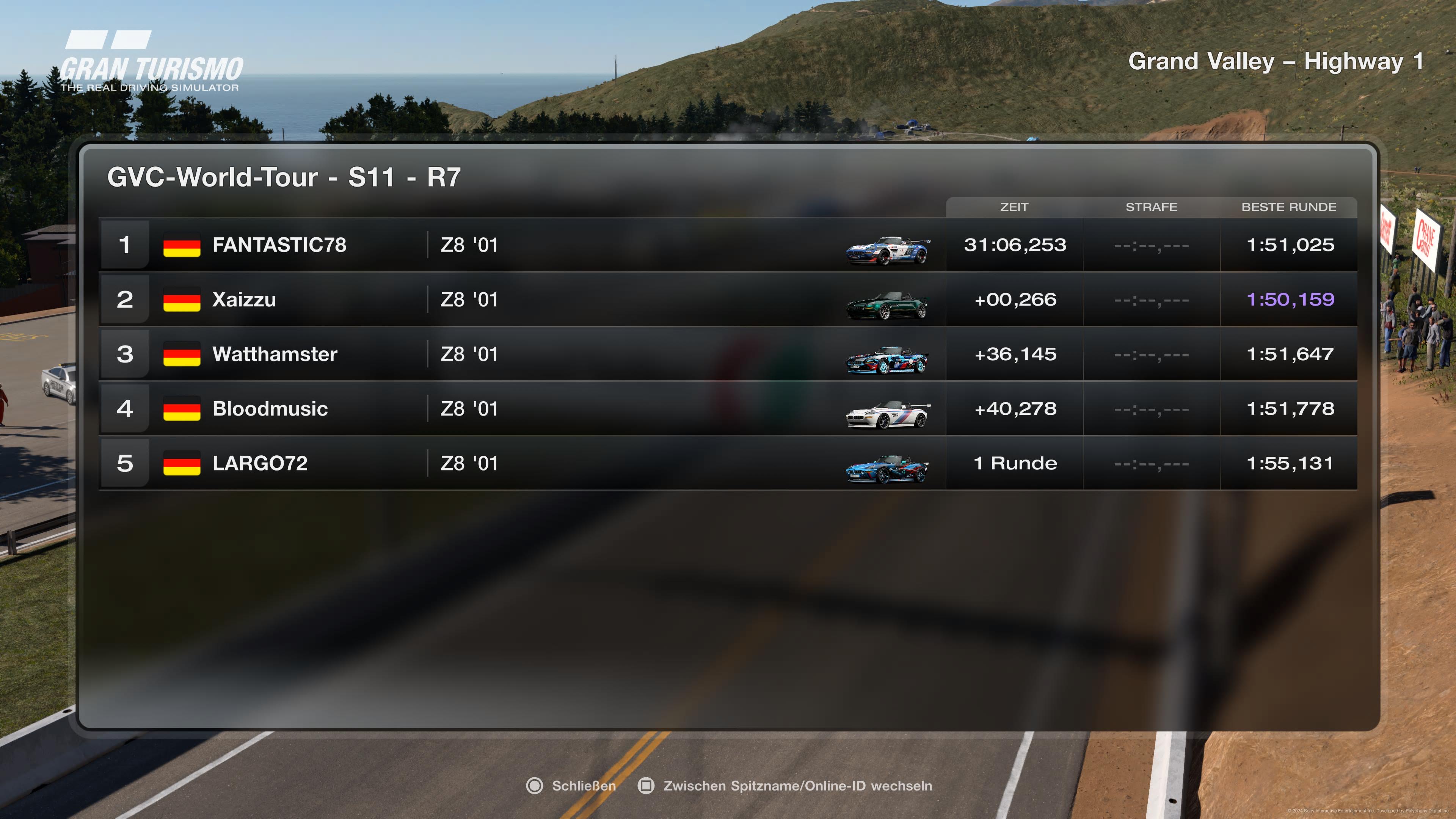Click Xaizzu's dark green car thumbnail
This screenshot has width=1456, height=819.
[x=887, y=306]
